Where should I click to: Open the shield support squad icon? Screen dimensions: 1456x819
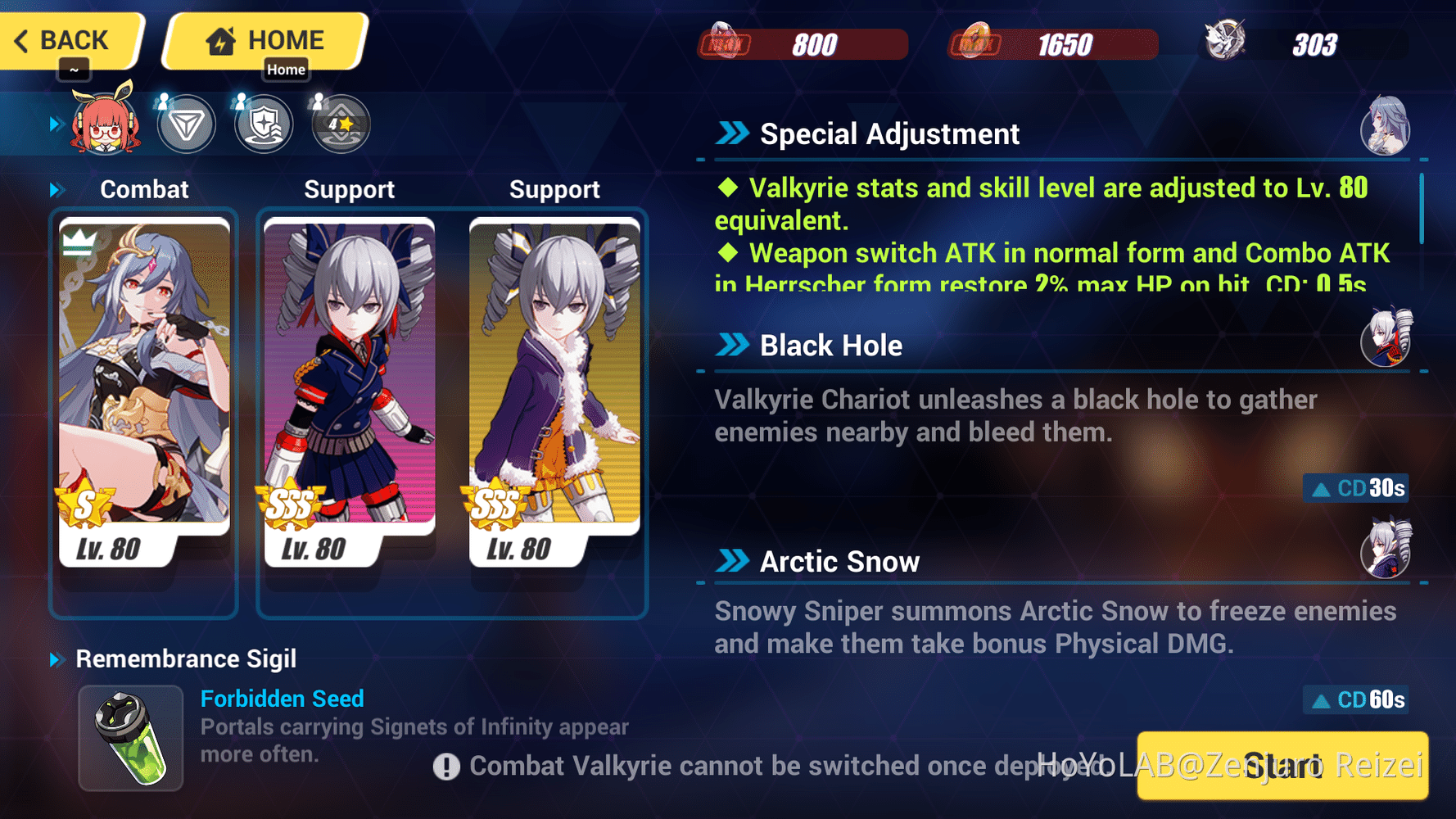coord(263,124)
